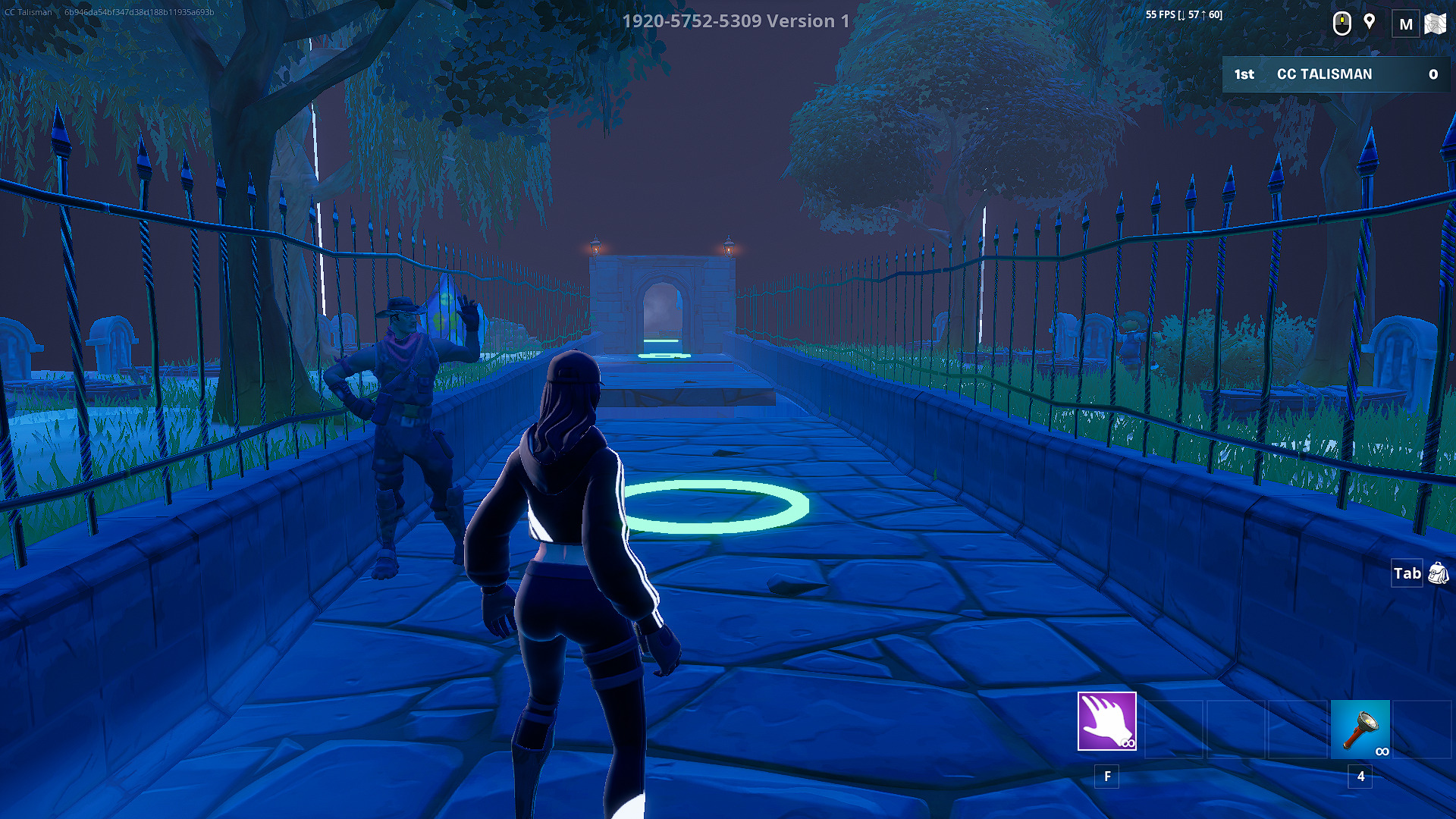Click the mouse input indicator icon
This screenshot has width=1456, height=819.
point(1342,23)
